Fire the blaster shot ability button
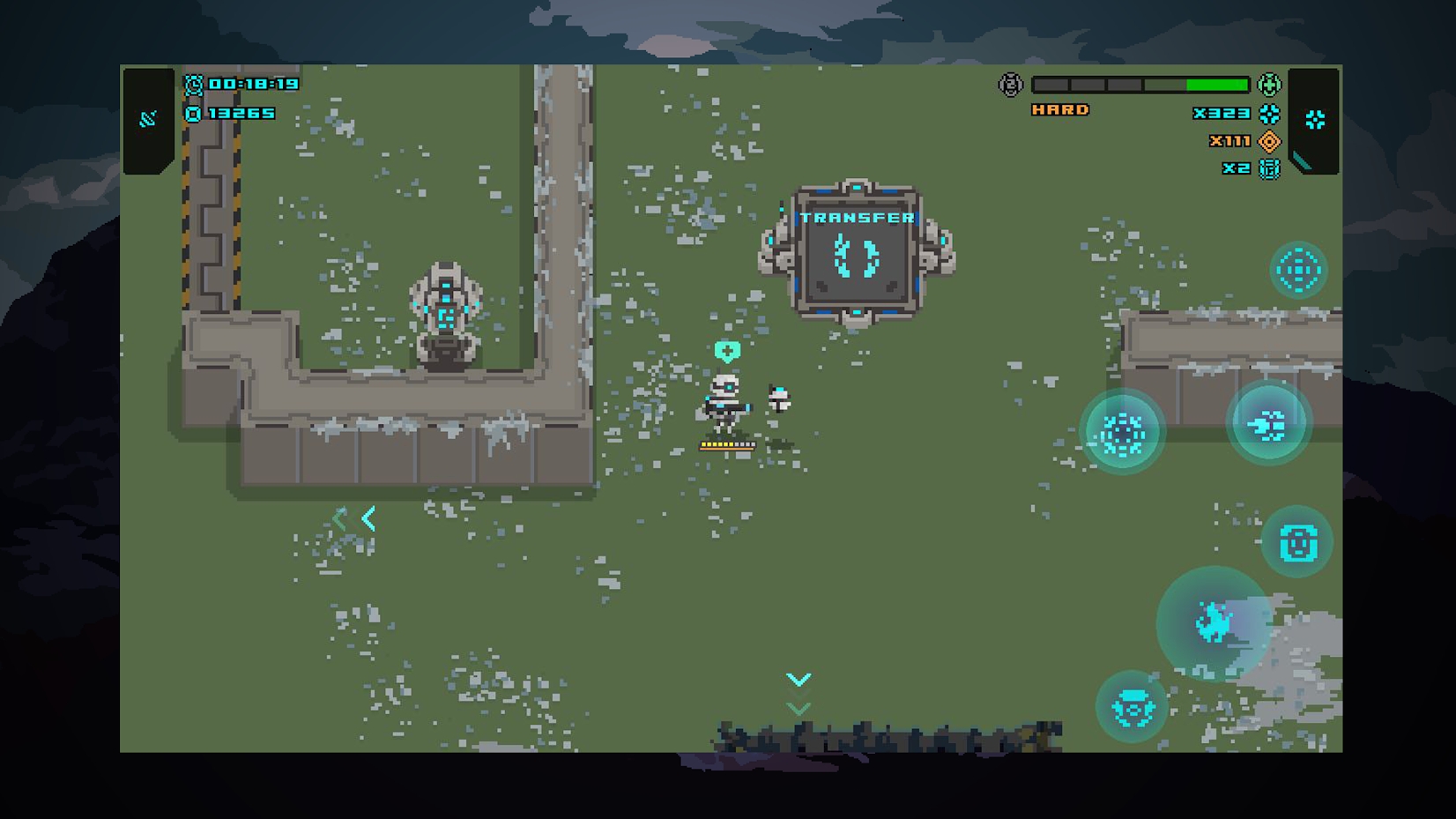The height and width of the screenshot is (819, 1456). (1268, 425)
